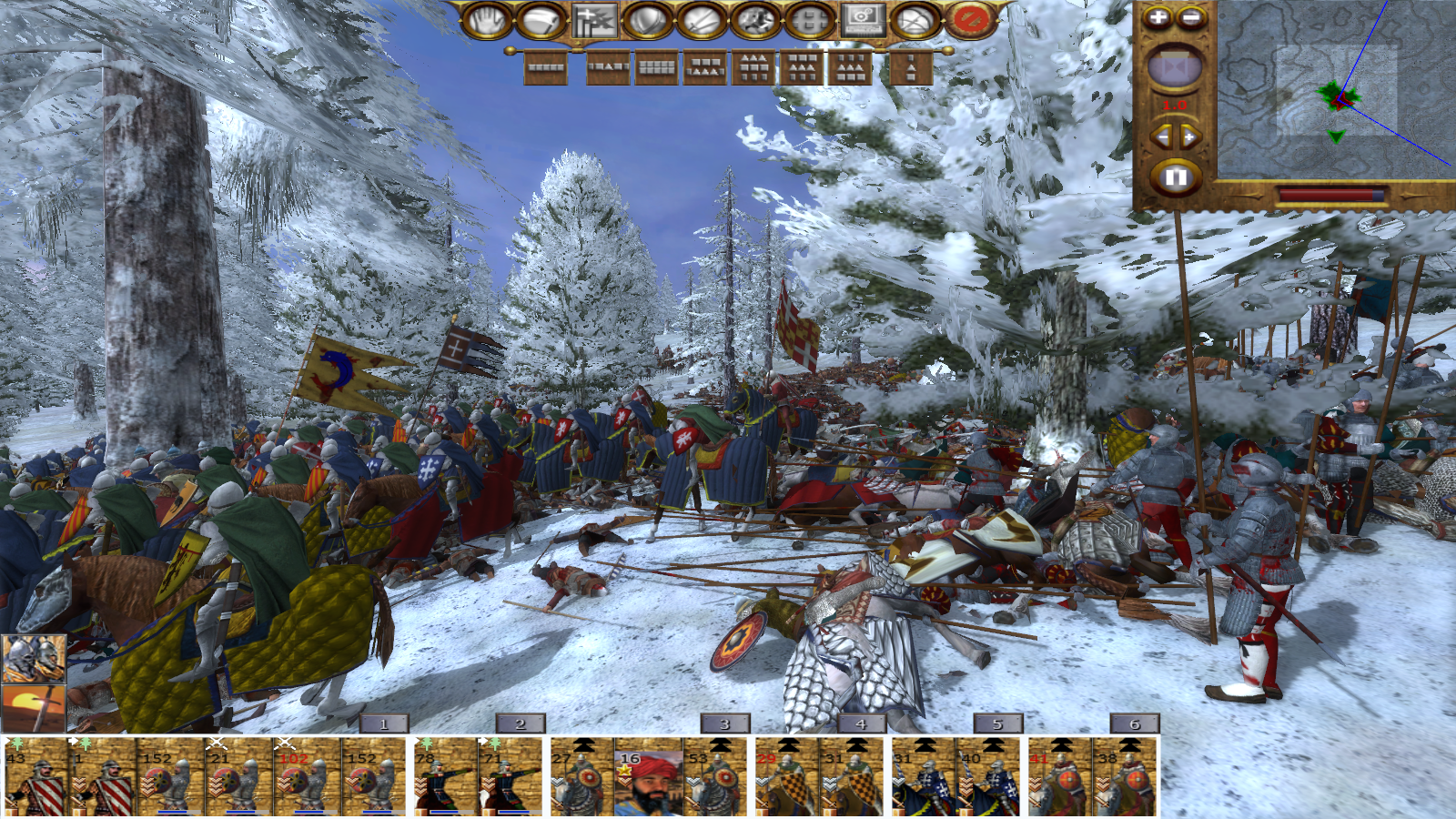Select the single line formation
This screenshot has height=819, width=1456.
[546, 67]
